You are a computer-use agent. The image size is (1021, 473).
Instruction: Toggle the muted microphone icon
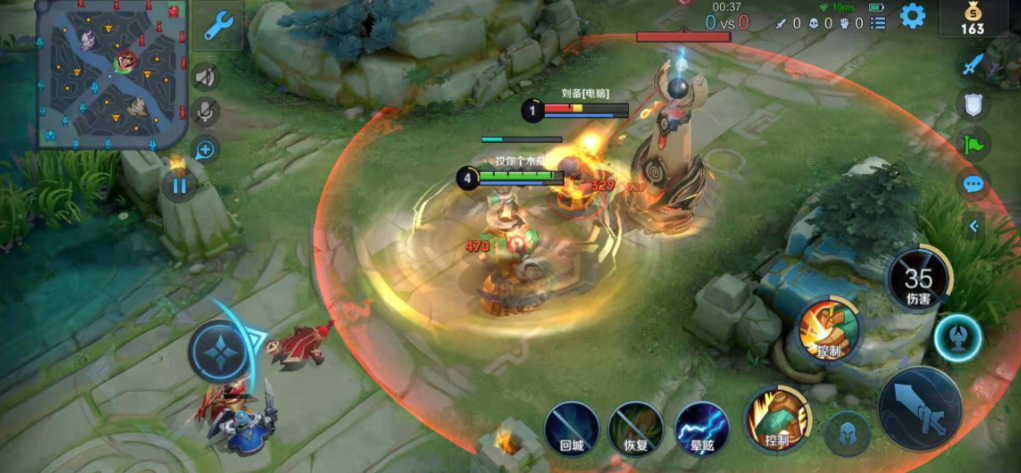(x=206, y=113)
